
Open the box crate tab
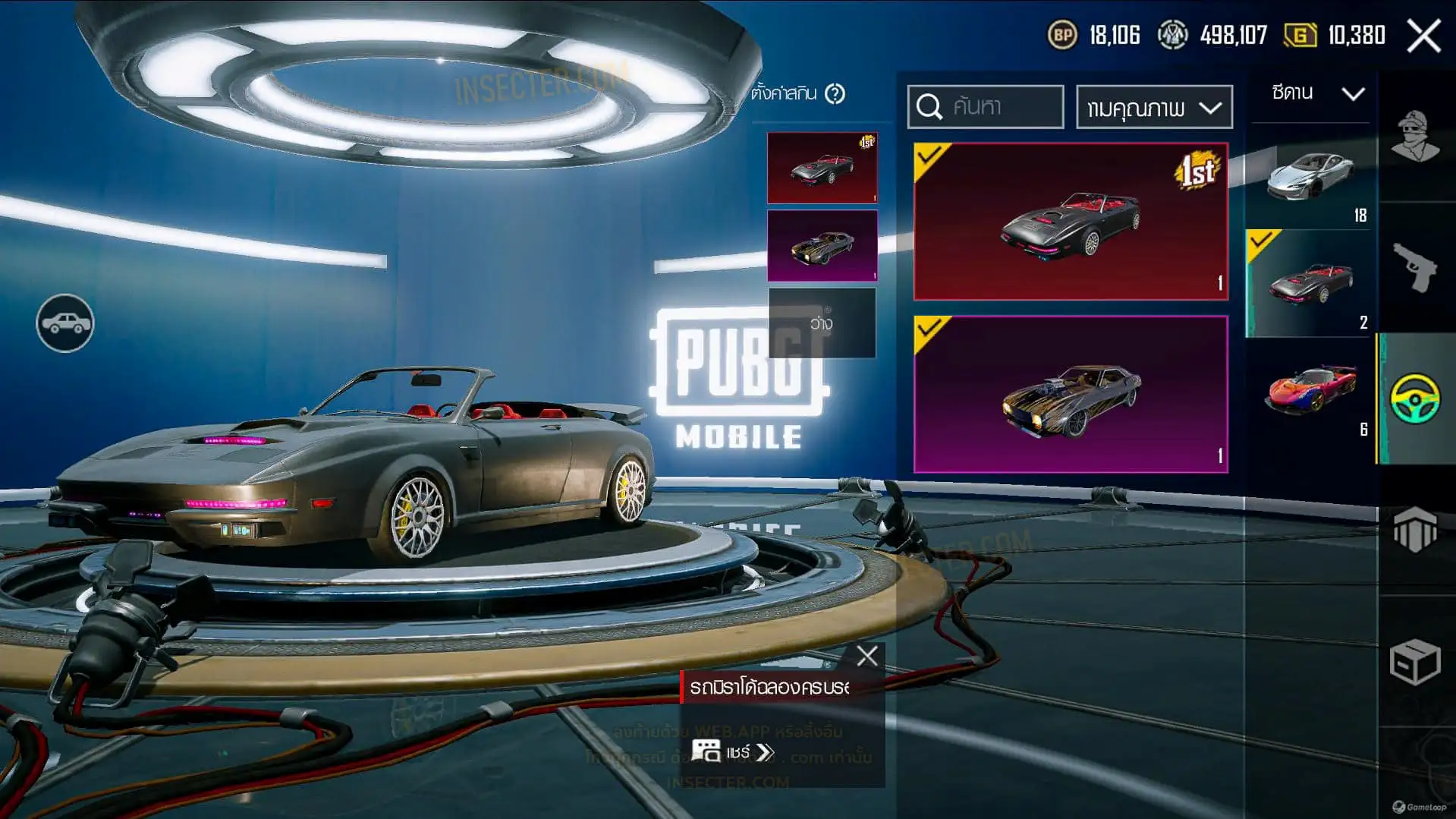(1415, 662)
